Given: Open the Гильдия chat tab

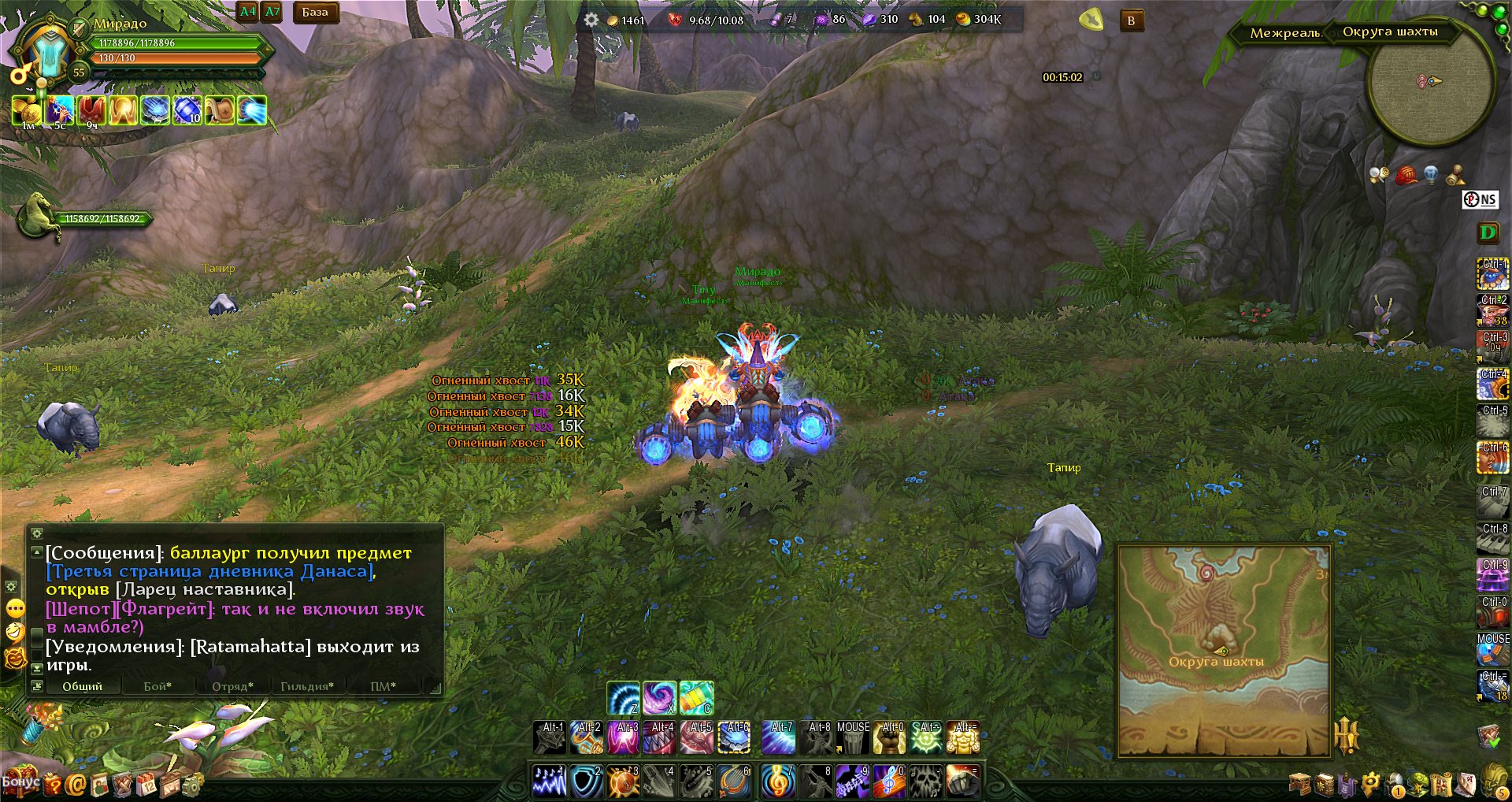Looking at the screenshot, I should 306,686.
